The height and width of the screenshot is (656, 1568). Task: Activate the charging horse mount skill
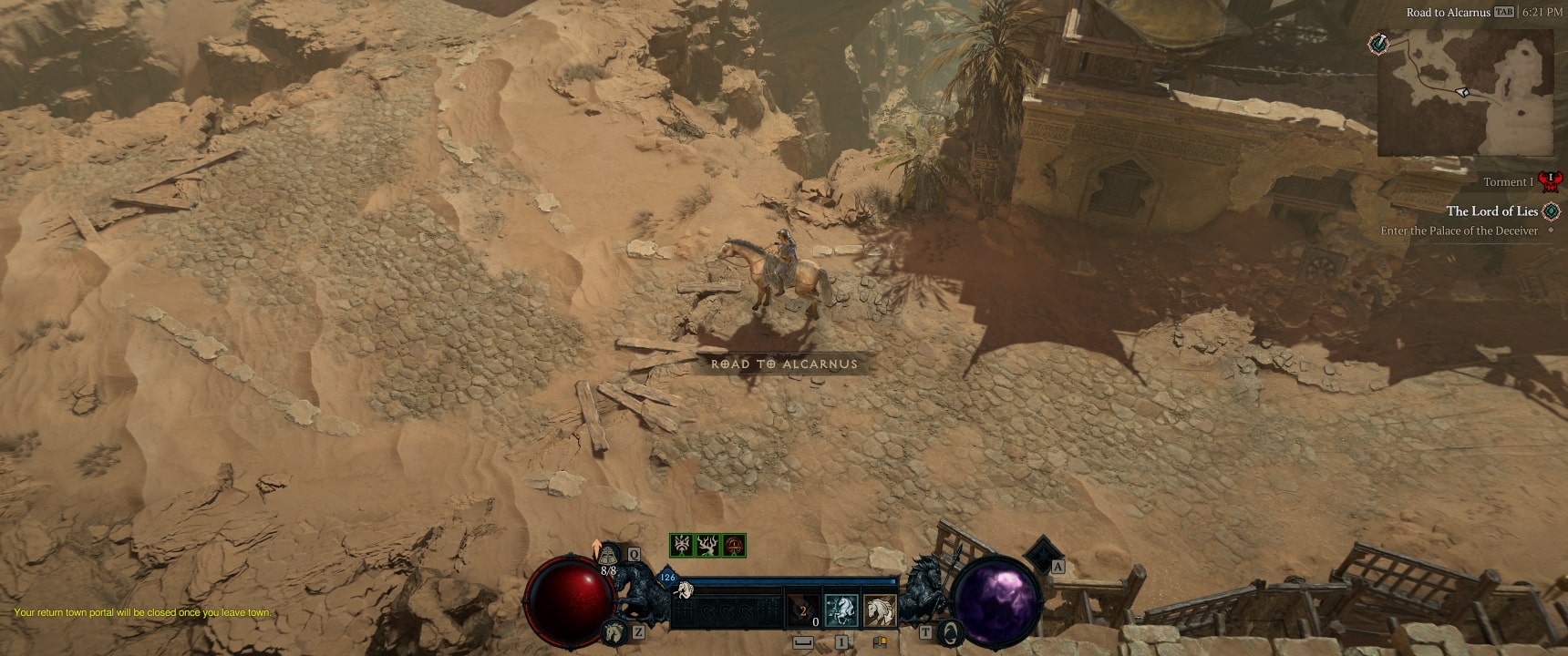839,610
